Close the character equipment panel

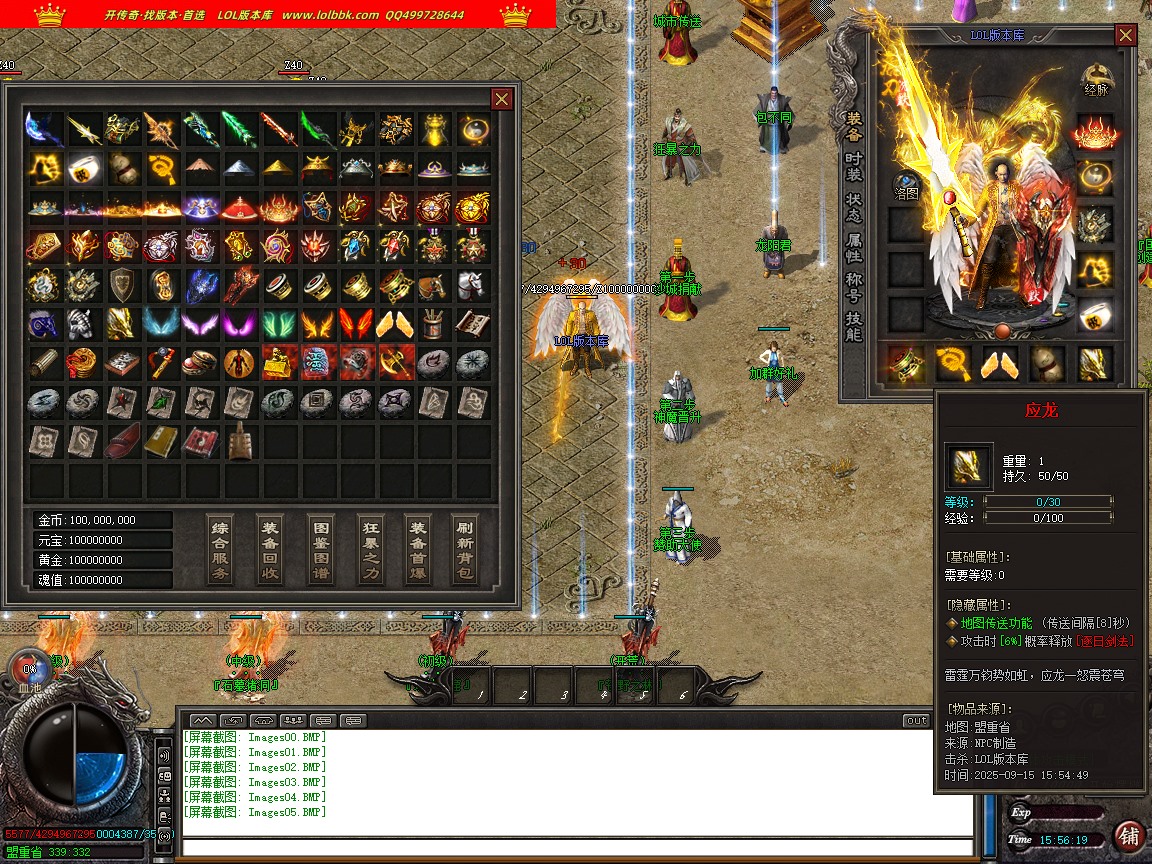coord(1126,35)
